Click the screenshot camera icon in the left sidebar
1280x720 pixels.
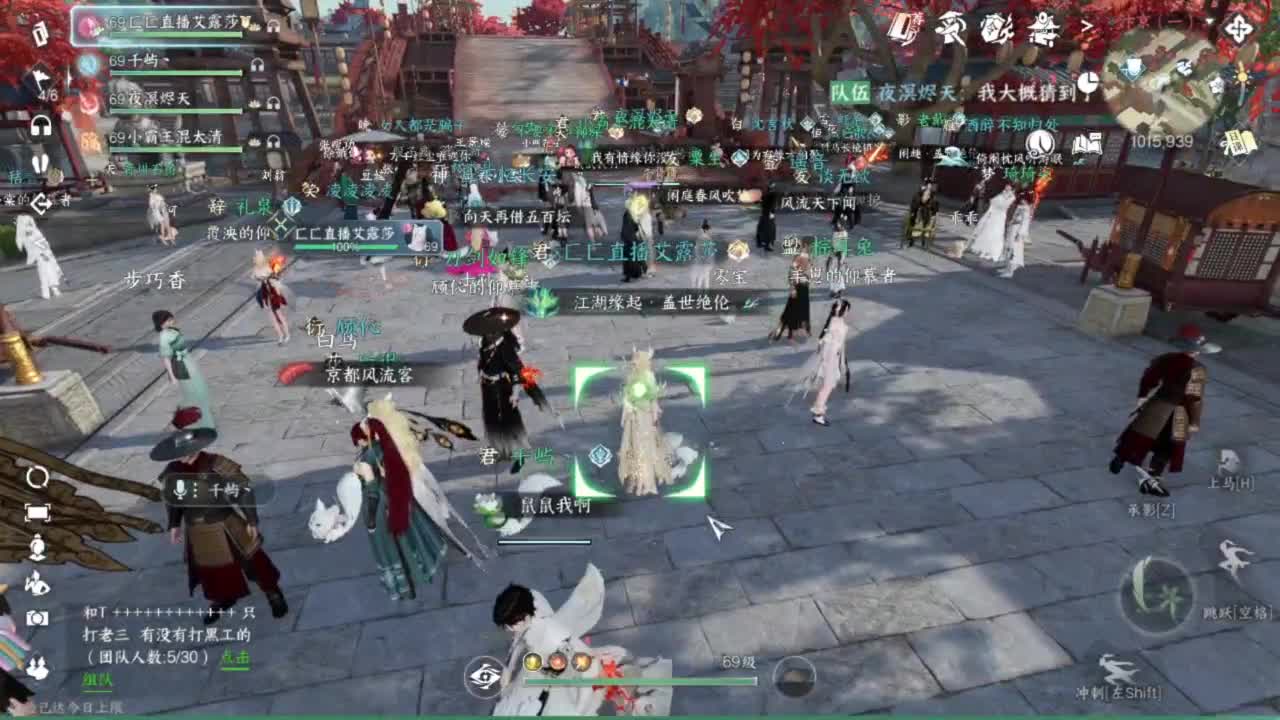point(37,617)
